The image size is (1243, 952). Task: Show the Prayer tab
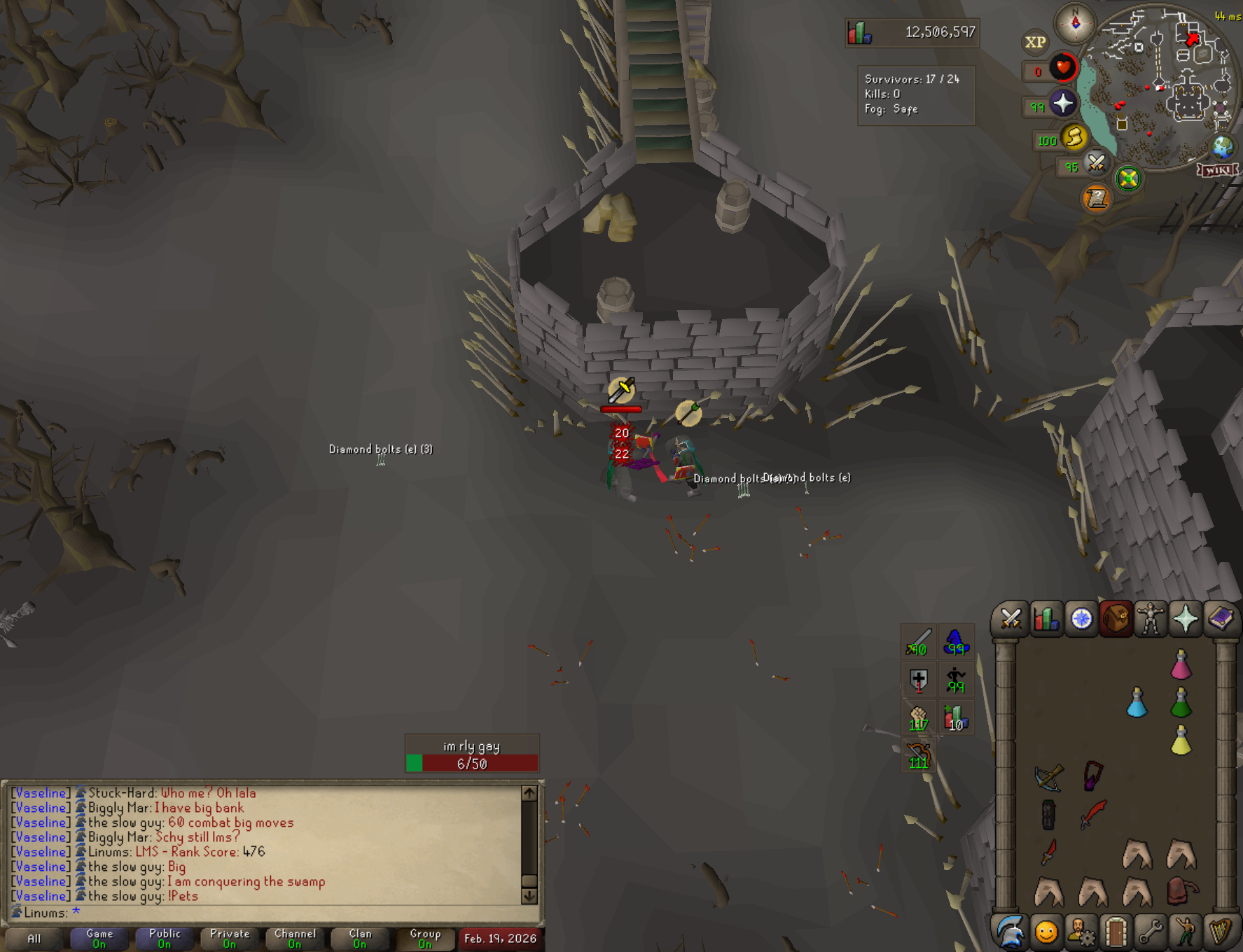[1185, 619]
